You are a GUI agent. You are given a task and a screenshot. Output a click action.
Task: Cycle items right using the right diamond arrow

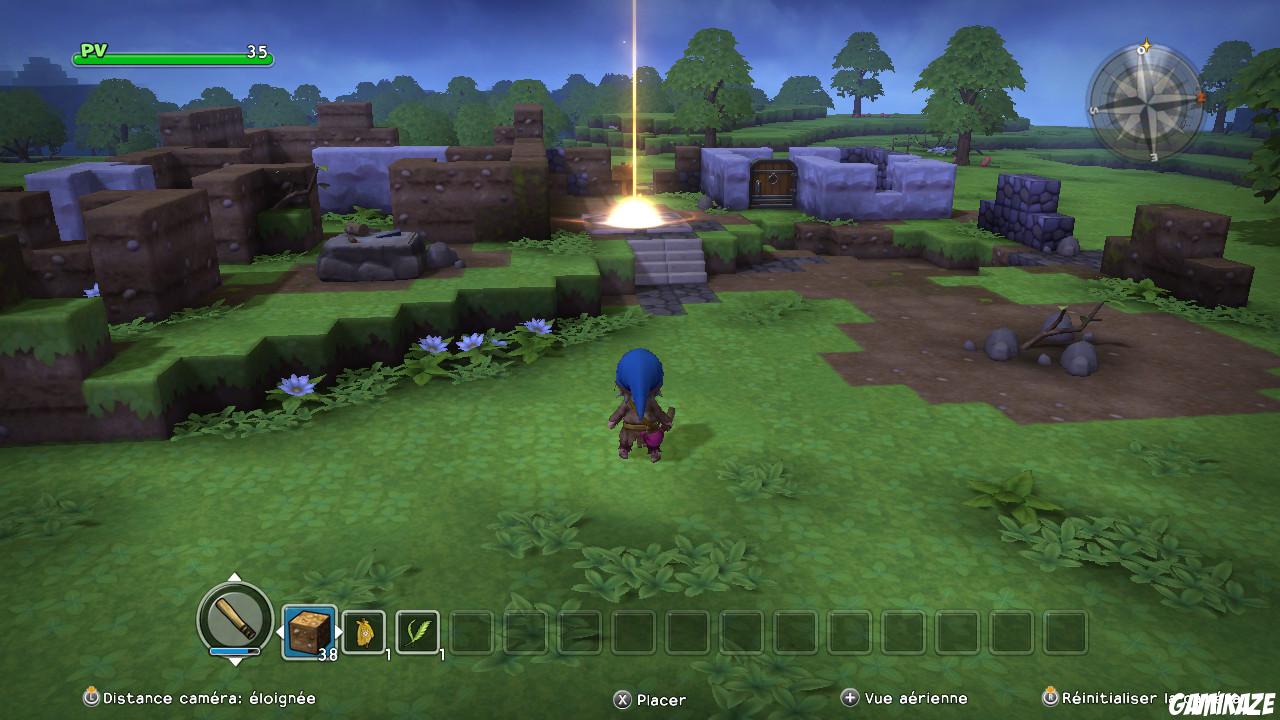click(336, 629)
